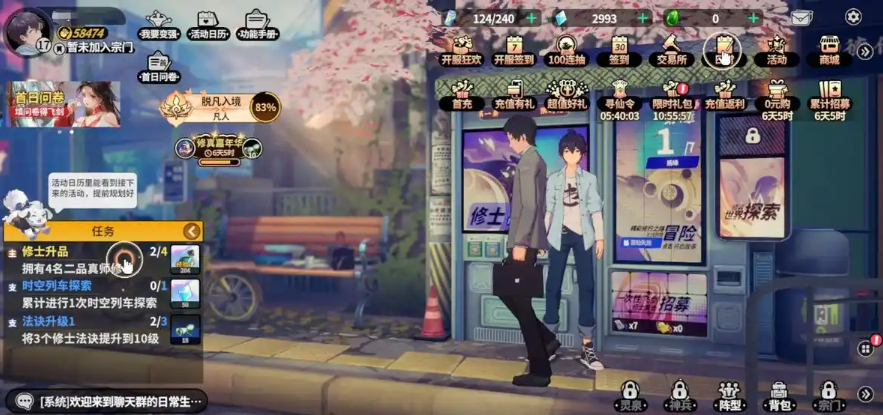Screen dimensions: 883x415
Task: Open the 商城 shop
Action: coord(829,51)
